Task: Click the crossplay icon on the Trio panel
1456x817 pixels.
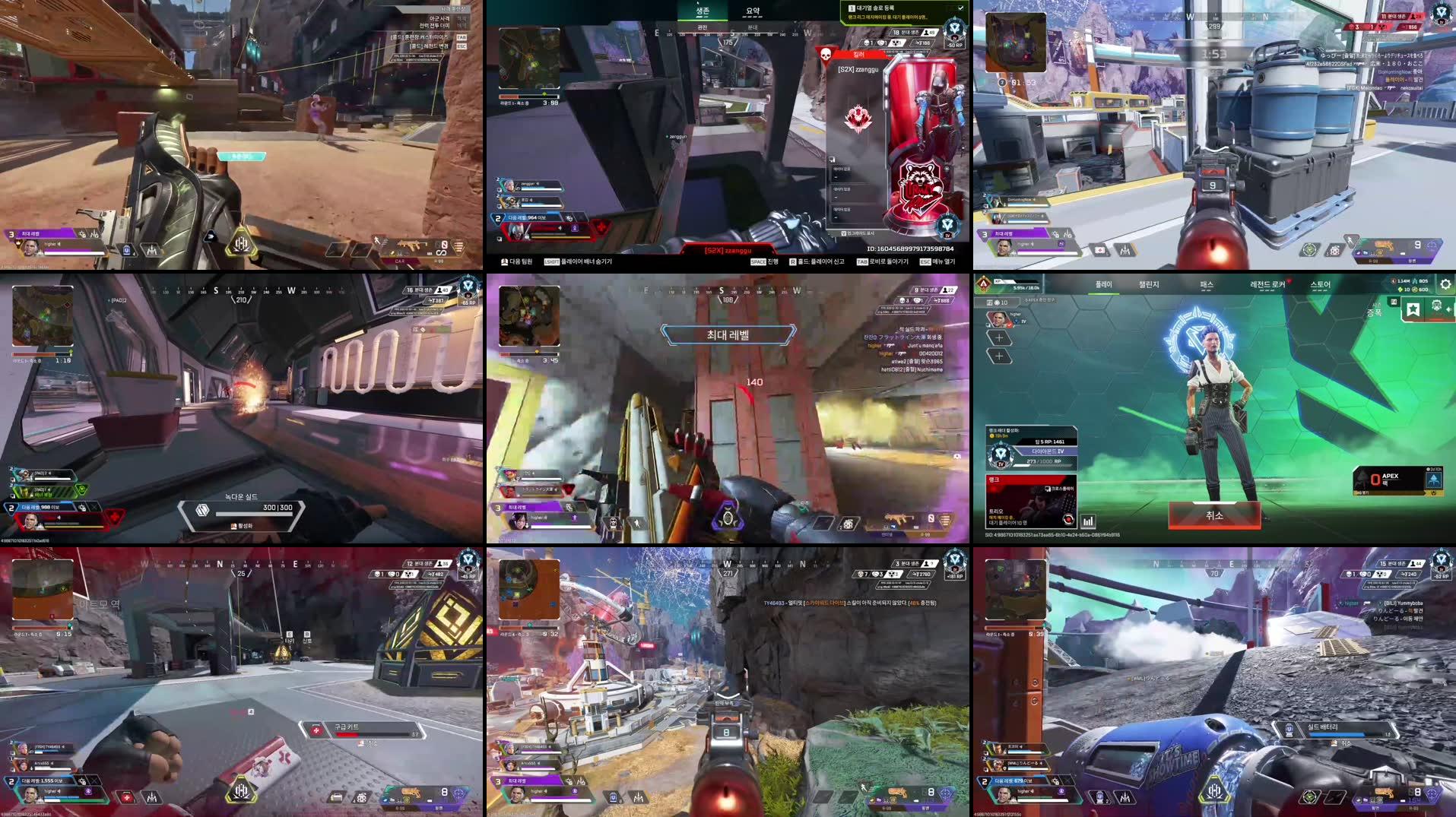Action: tap(1047, 489)
